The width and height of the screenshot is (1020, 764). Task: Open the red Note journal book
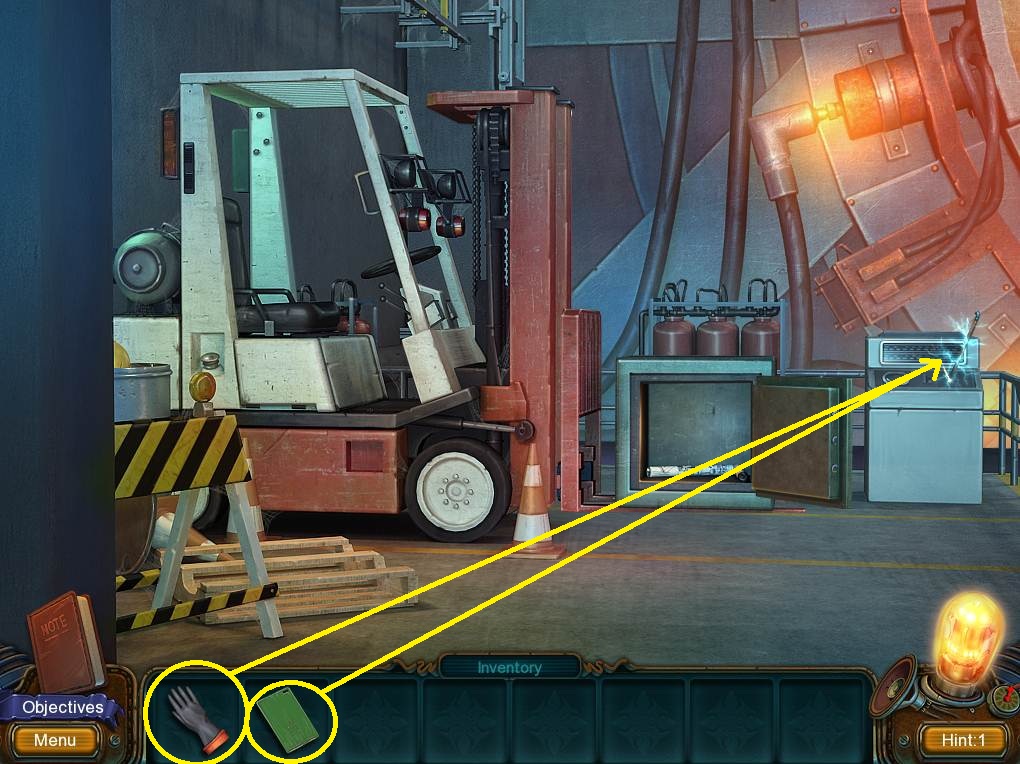[x=62, y=640]
